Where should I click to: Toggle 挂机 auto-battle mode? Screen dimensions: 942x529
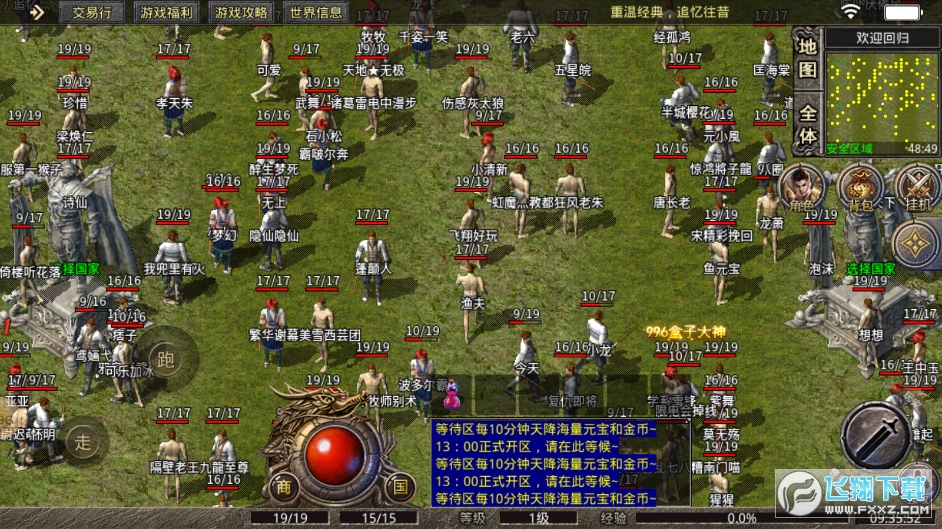point(916,186)
